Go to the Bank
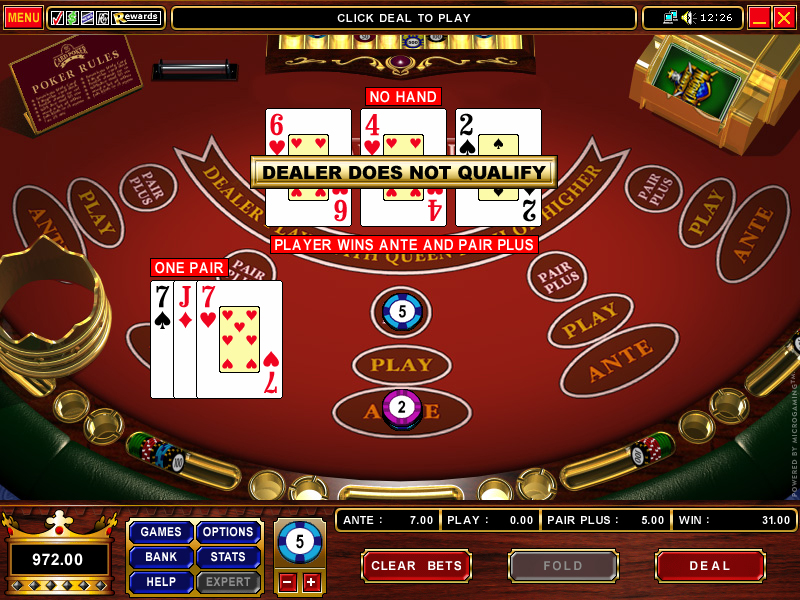The height and width of the screenshot is (600, 800). (161, 557)
